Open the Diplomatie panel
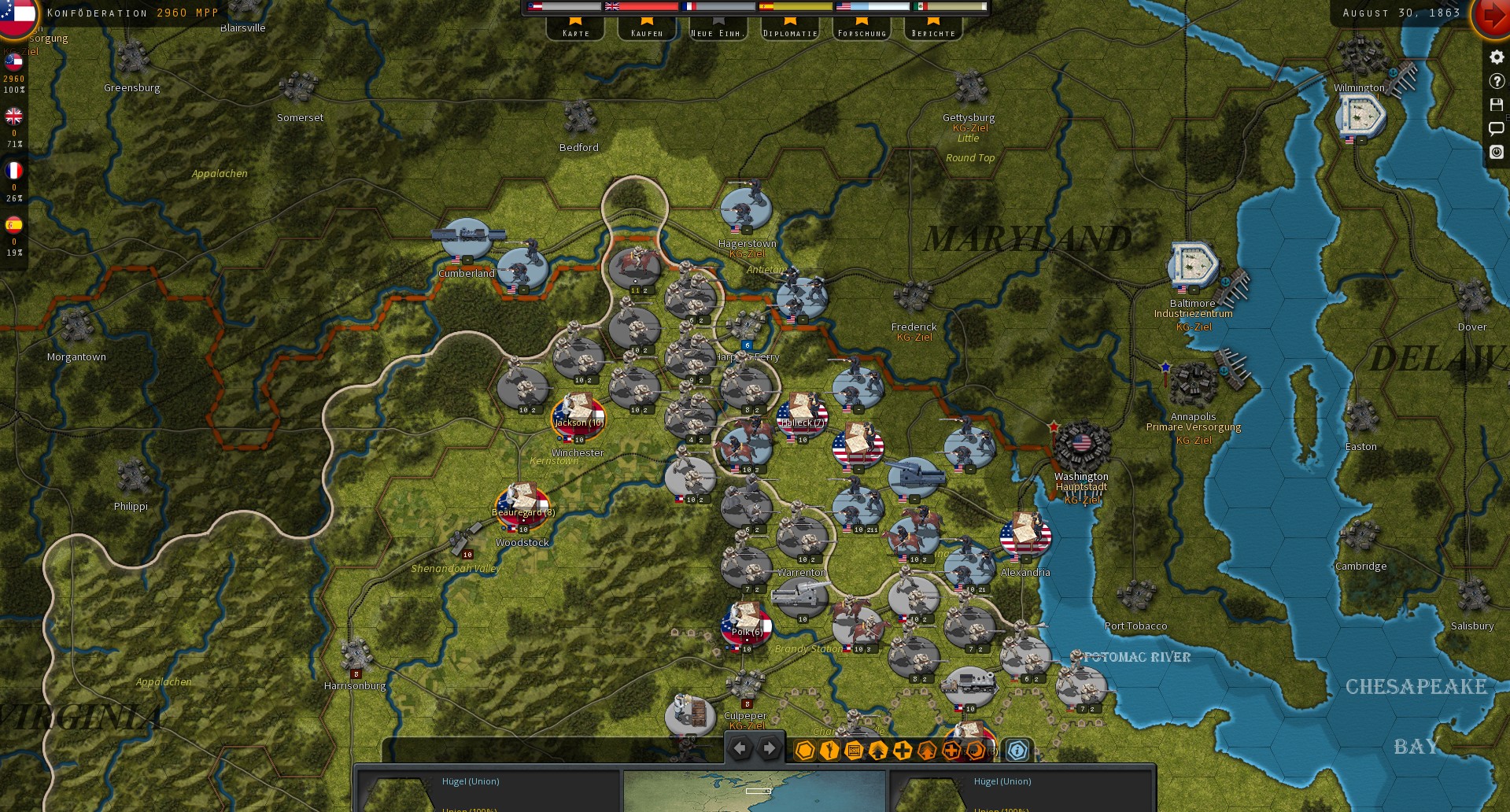Image resolution: width=1510 pixels, height=812 pixels. tap(790, 30)
